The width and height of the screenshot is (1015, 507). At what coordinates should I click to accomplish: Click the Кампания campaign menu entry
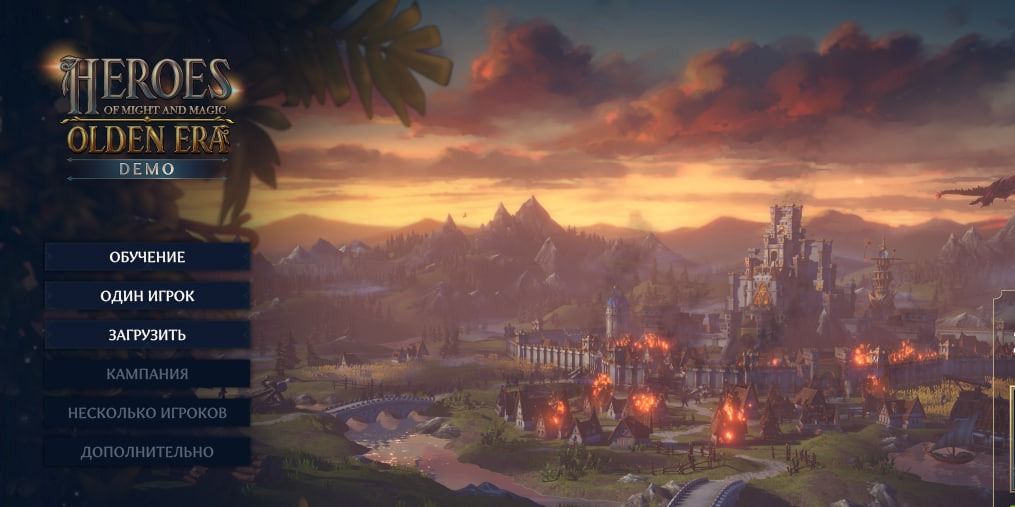click(147, 374)
